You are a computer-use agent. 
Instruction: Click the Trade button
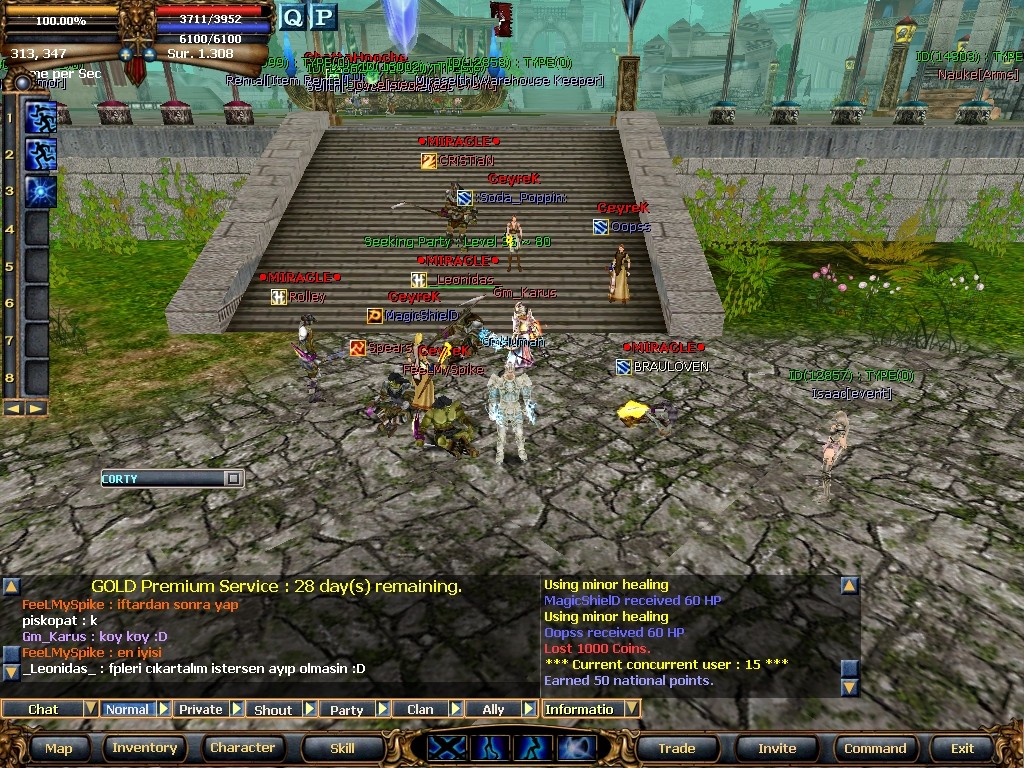click(676, 748)
